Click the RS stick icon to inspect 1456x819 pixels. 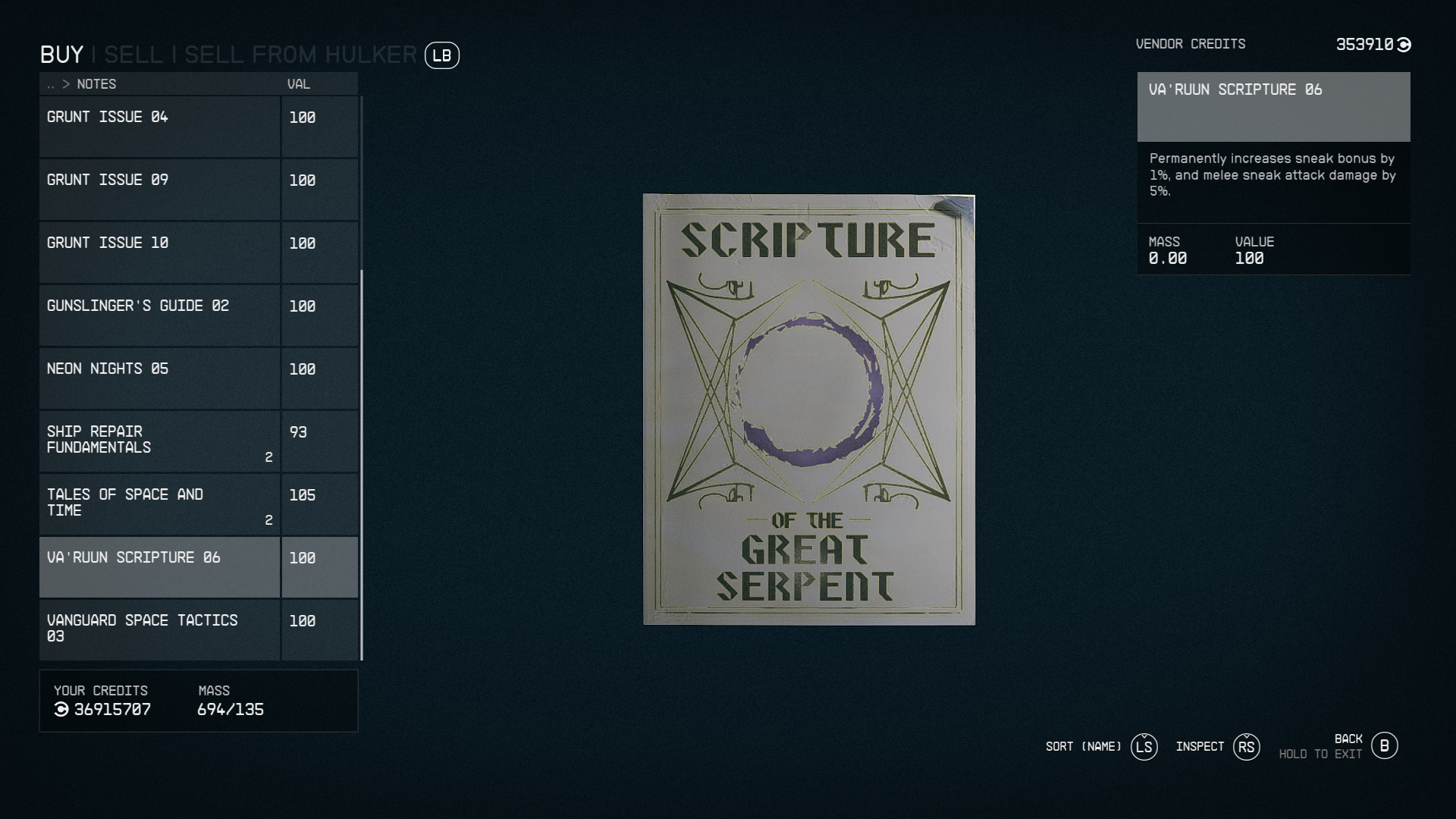[x=1246, y=747]
